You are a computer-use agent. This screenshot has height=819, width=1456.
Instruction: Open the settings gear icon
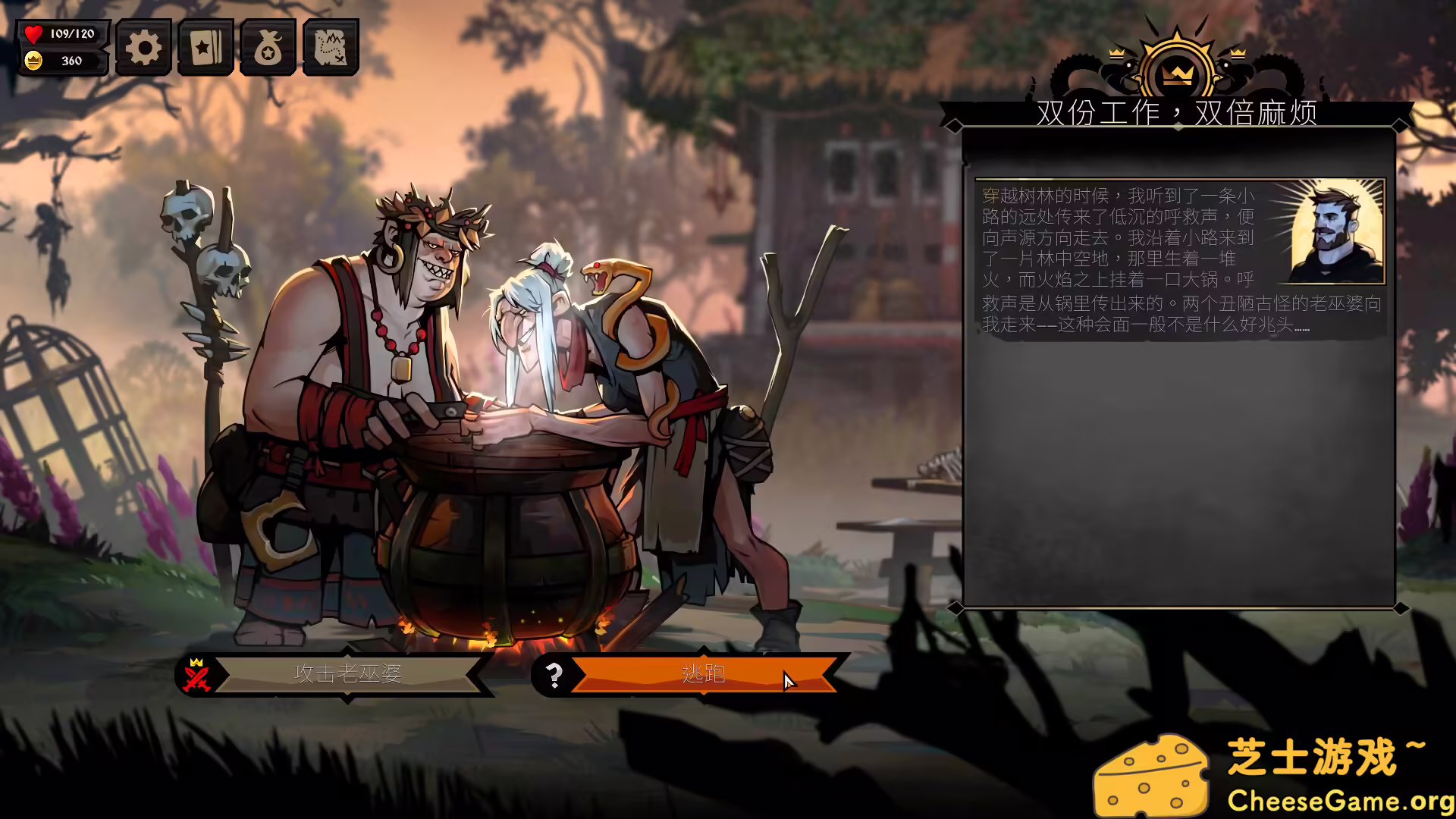143,47
